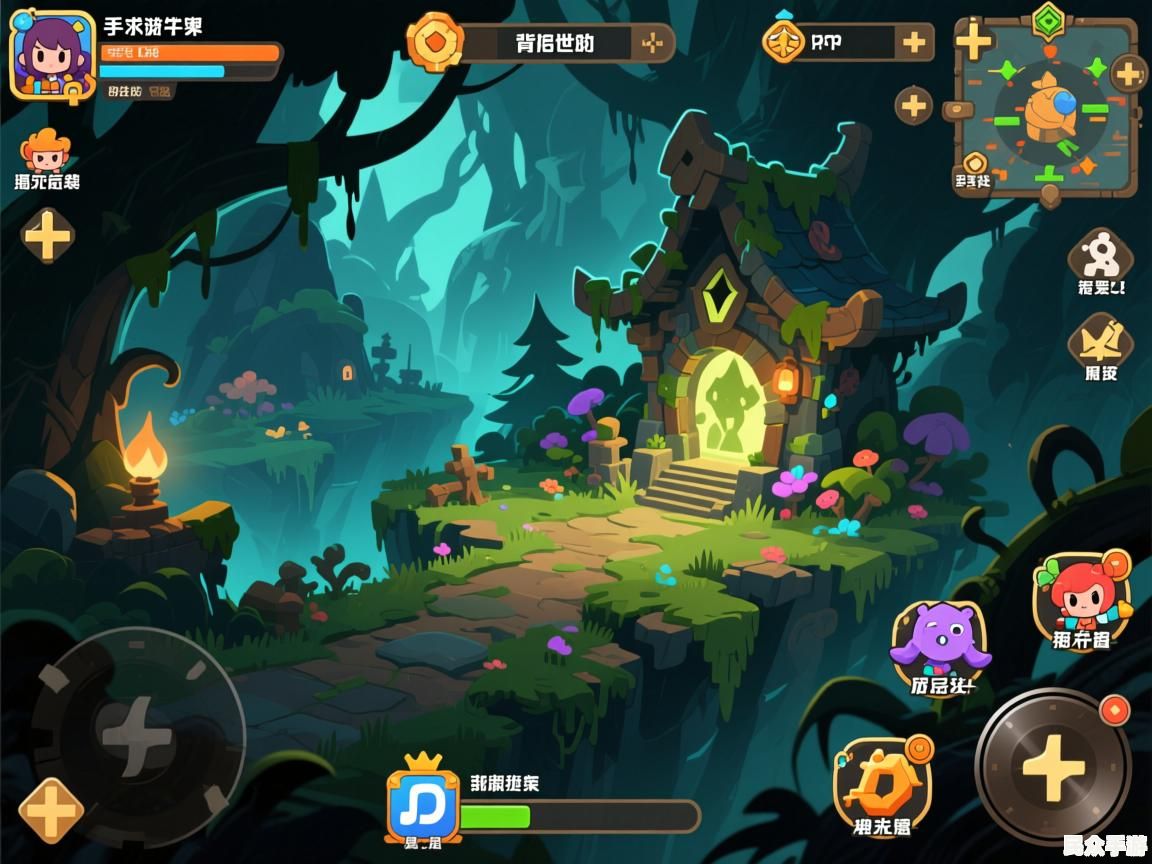Image resolution: width=1152 pixels, height=864 pixels.
Task: Select the orange-haired character icon
Action: point(45,151)
